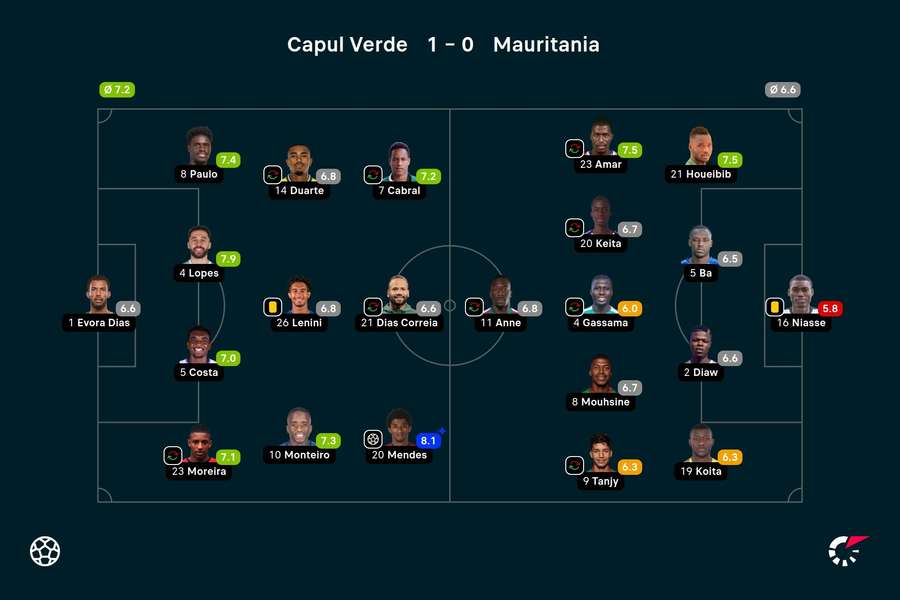900x600 pixels.
Task: Show Mouhsine's player details
Action: 600,375
